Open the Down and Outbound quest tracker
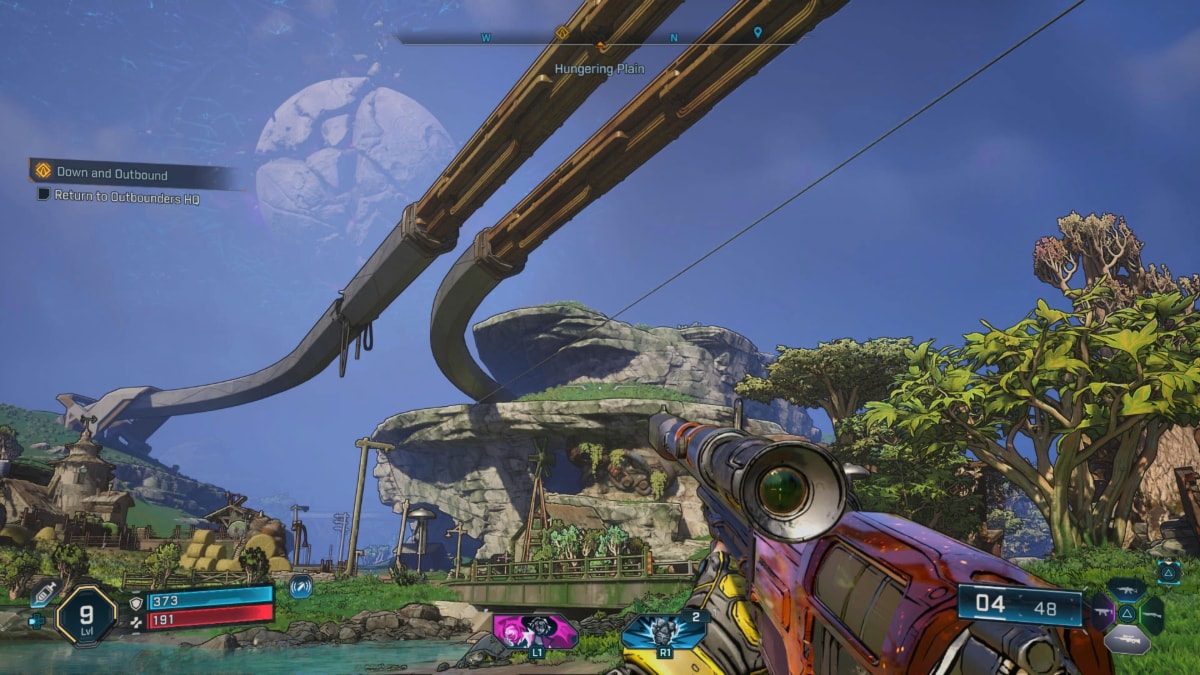The width and height of the screenshot is (1200, 675). pos(110,174)
